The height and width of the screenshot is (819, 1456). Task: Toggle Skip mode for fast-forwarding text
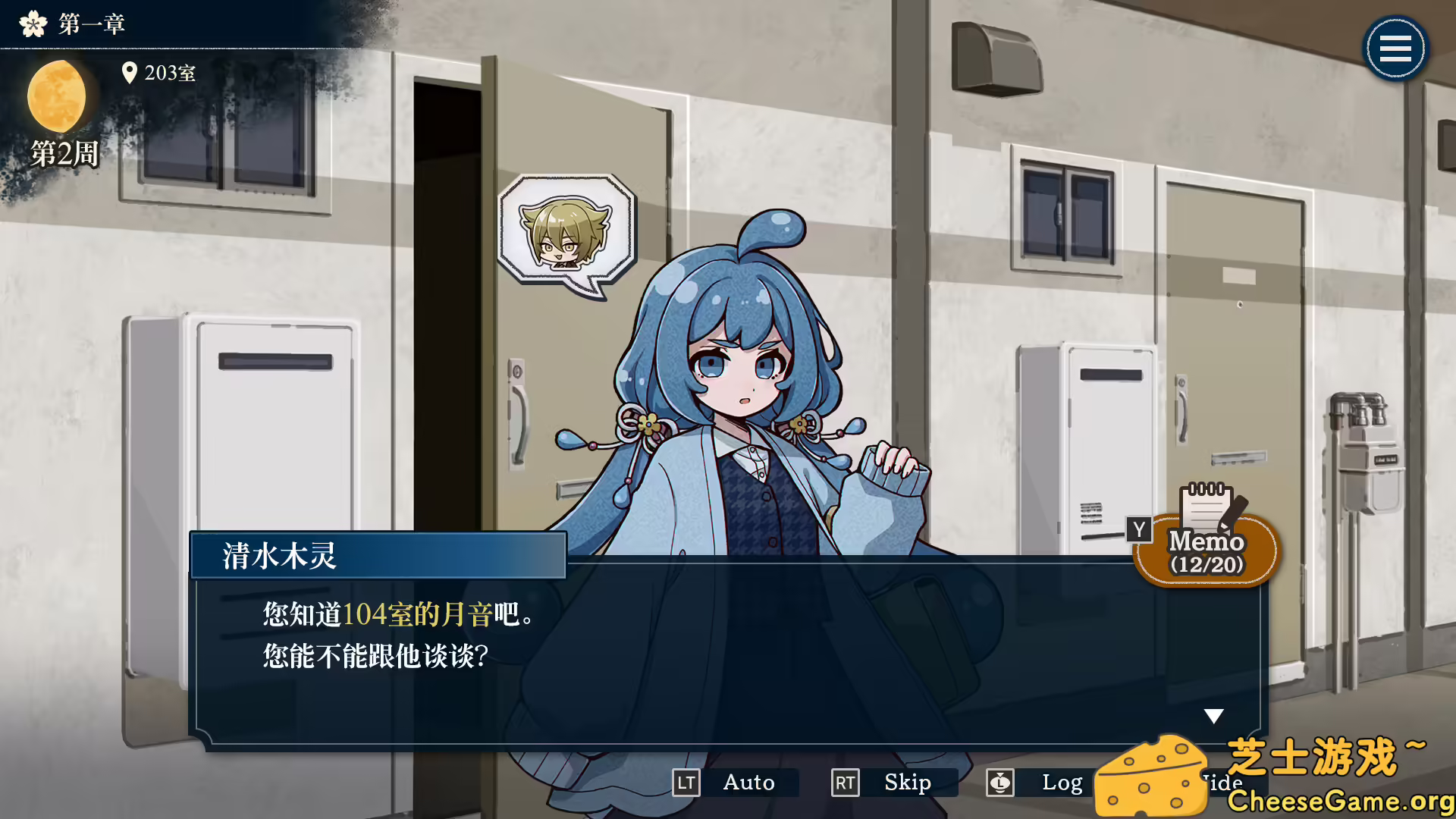907,783
